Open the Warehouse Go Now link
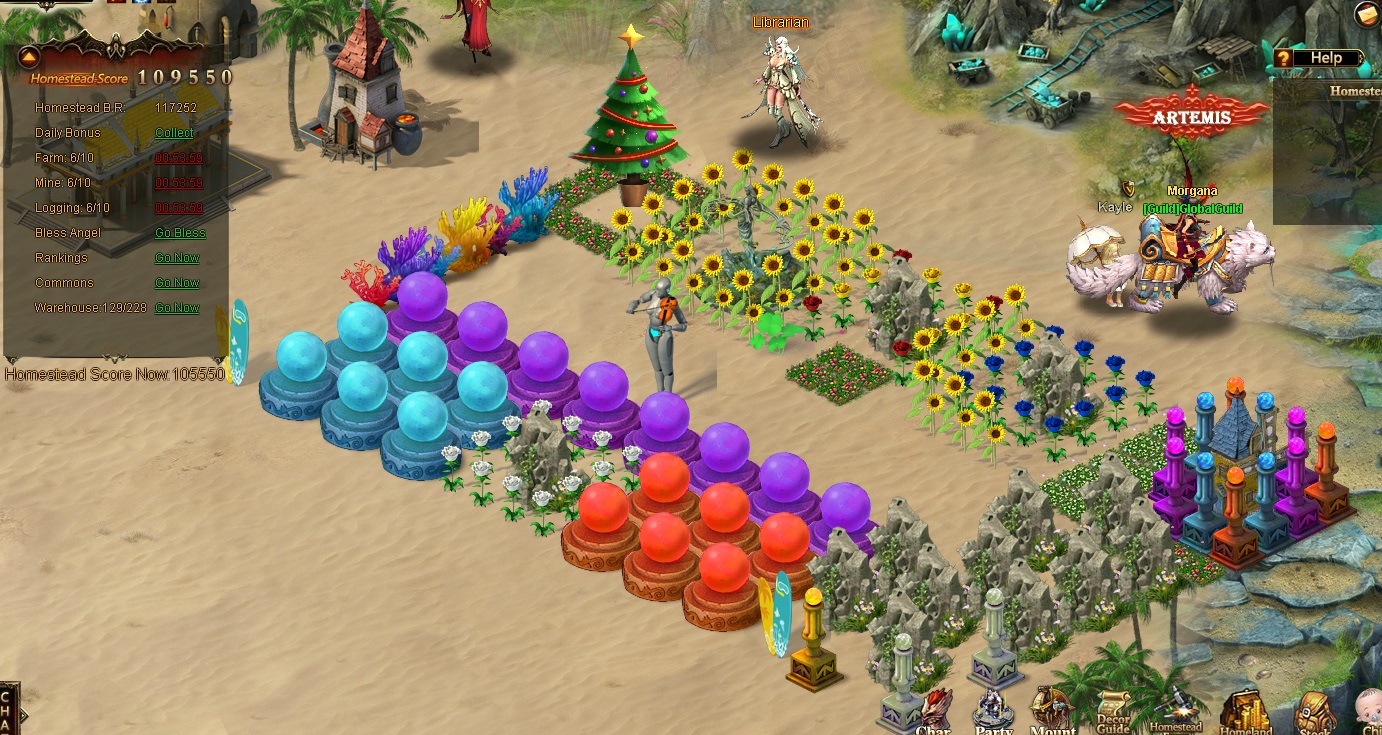This screenshot has height=735, width=1382. [x=177, y=308]
